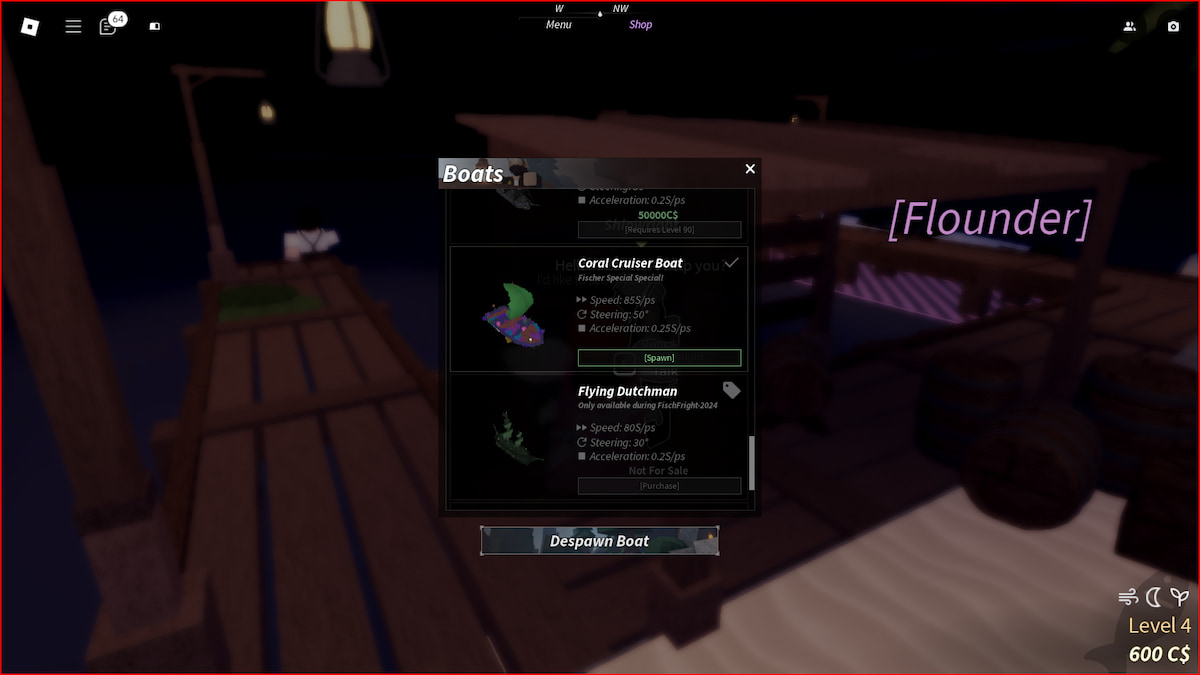Click the Despawn Boat button

(599, 541)
